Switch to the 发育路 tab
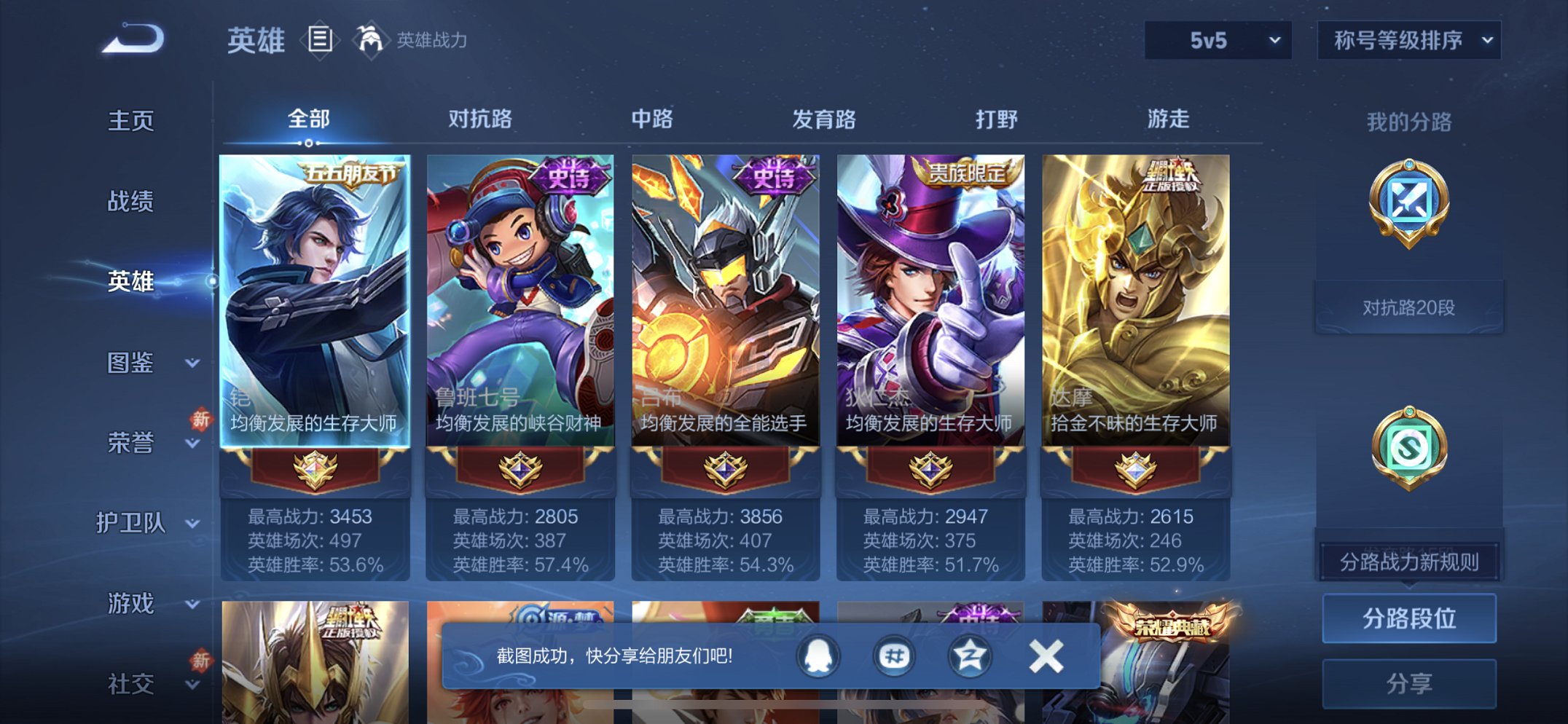The width and height of the screenshot is (1568, 724). tap(823, 120)
